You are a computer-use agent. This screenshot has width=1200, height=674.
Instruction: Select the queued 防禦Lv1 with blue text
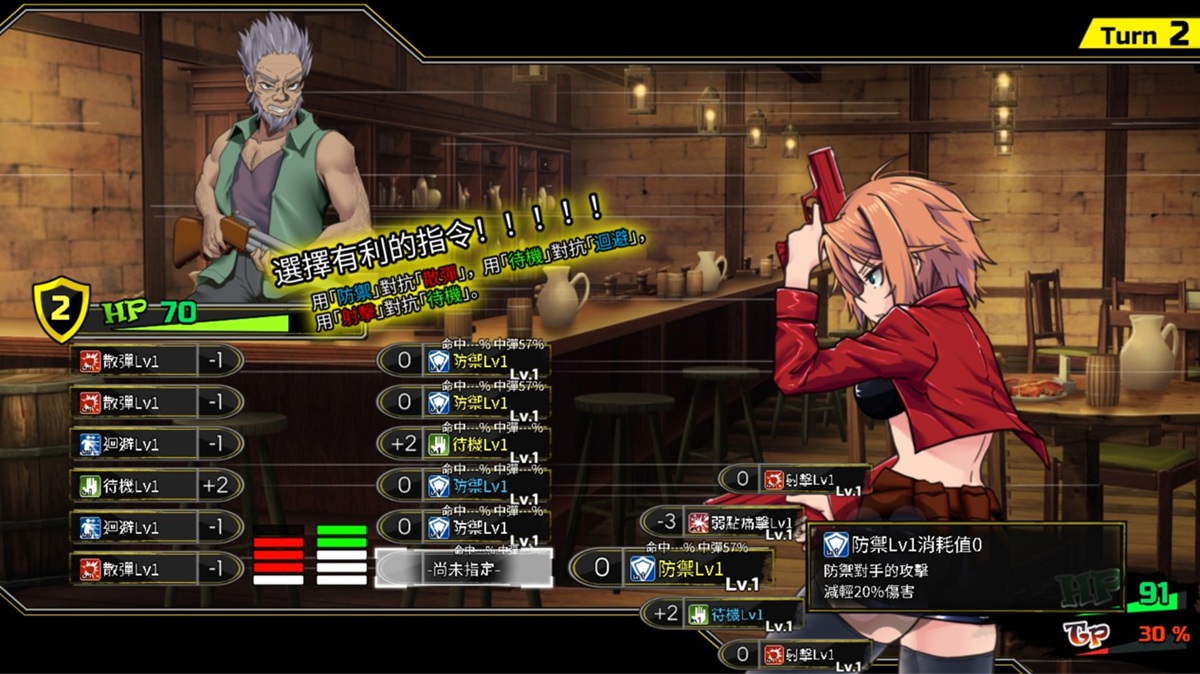pyautogui.click(x=480, y=485)
